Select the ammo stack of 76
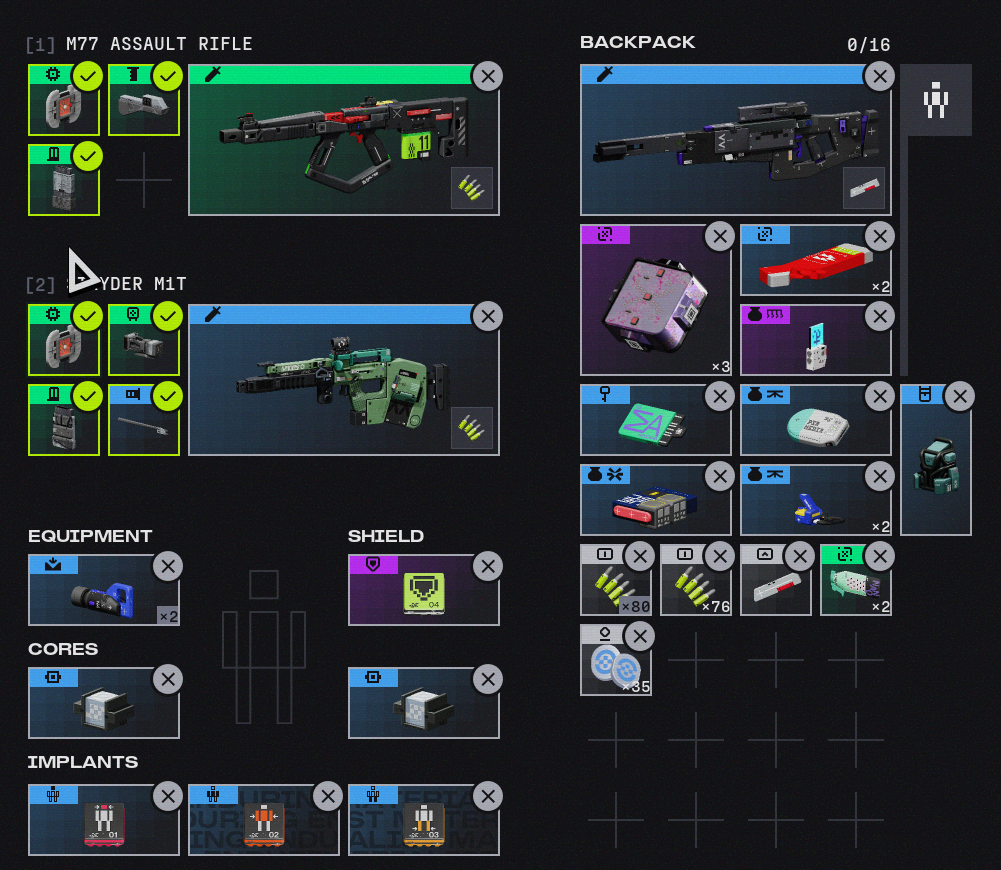This screenshot has height=870, width=1001. point(688,586)
